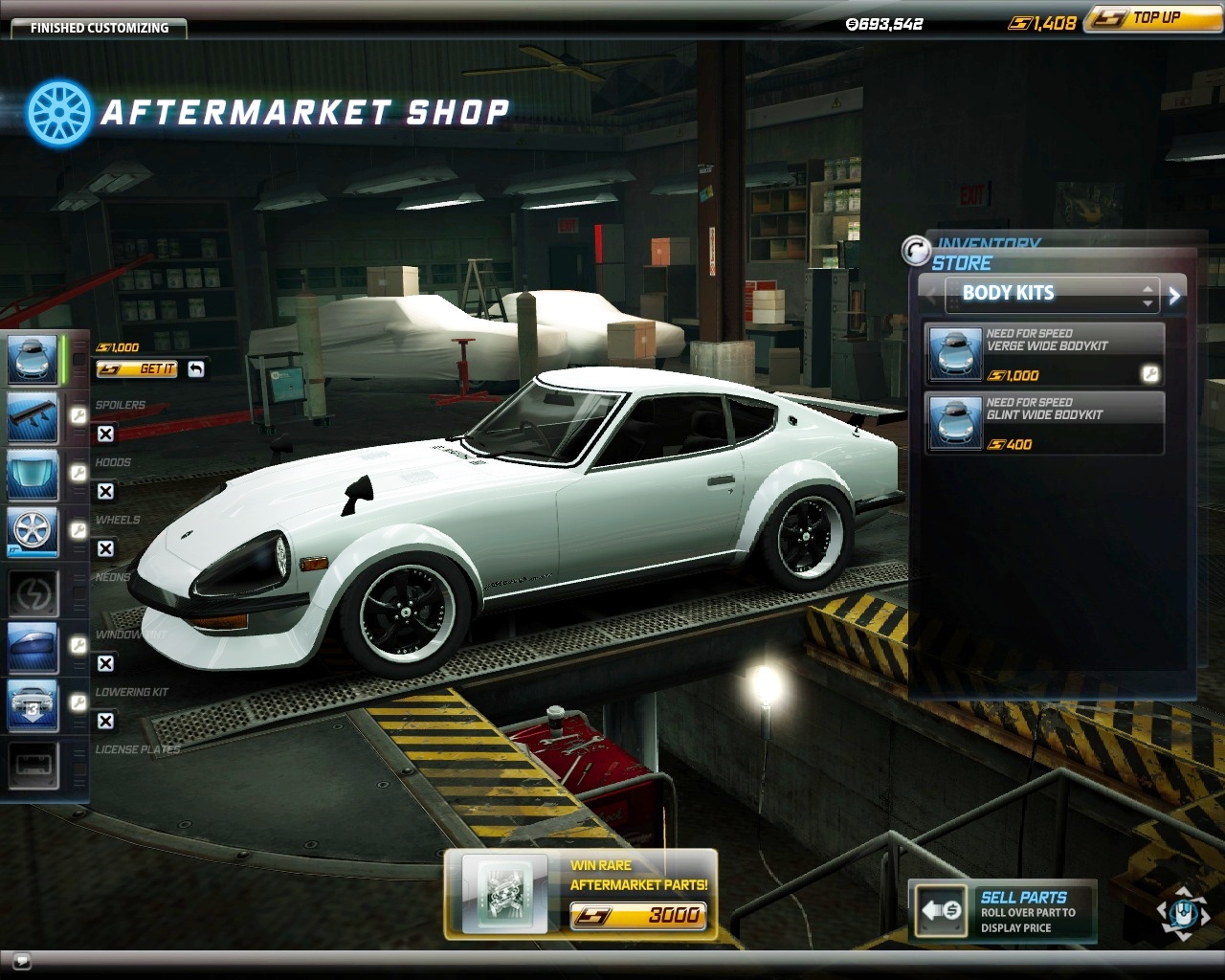Select the Window Tint category icon
This screenshot has height=980, width=1225.
[33, 647]
